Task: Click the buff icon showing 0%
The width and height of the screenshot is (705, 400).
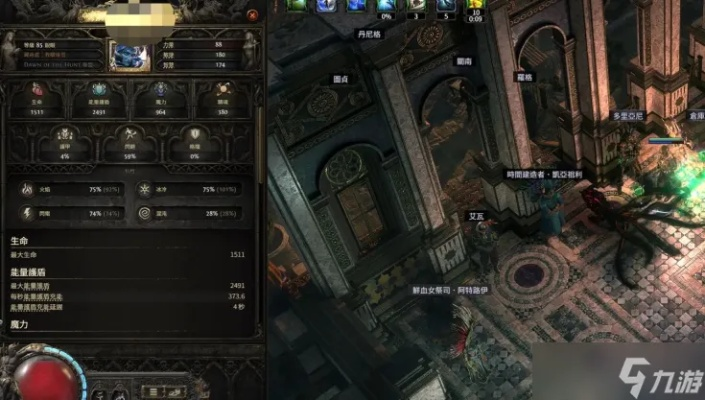Action: pos(386,8)
